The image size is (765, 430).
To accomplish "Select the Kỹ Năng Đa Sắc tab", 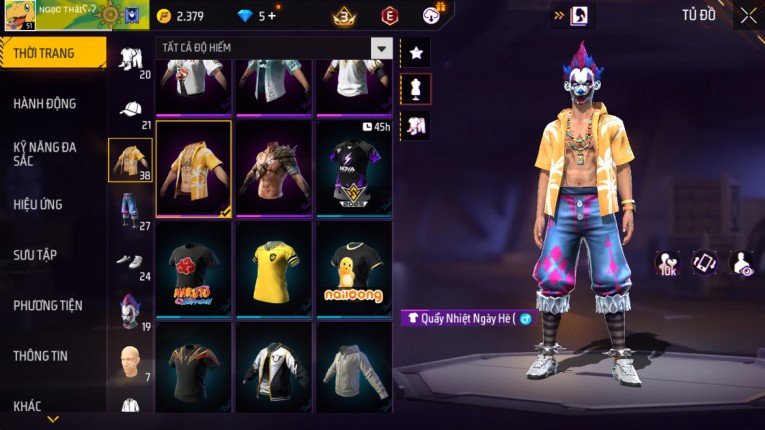I will 45,153.
